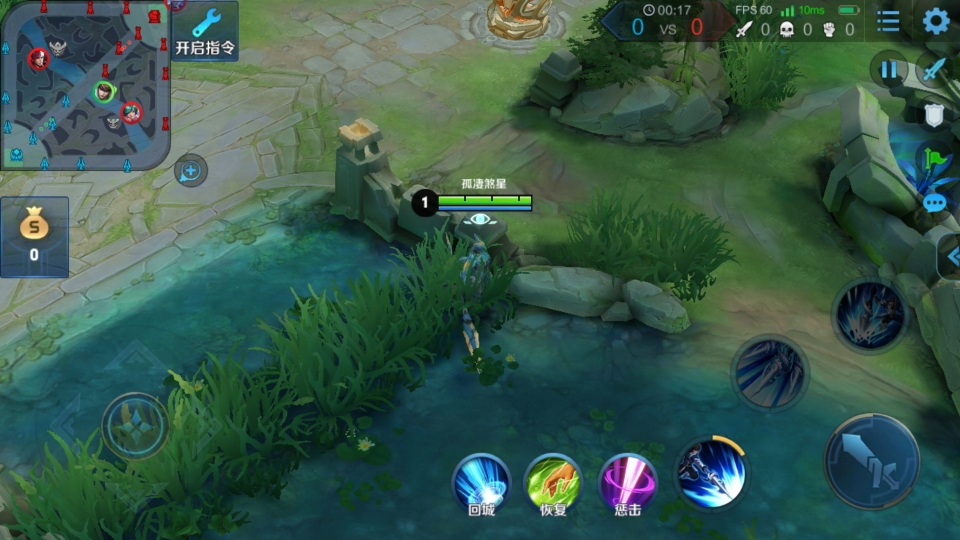
Task: Tap the 开启指令 wrench button
Action: tap(205, 31)
